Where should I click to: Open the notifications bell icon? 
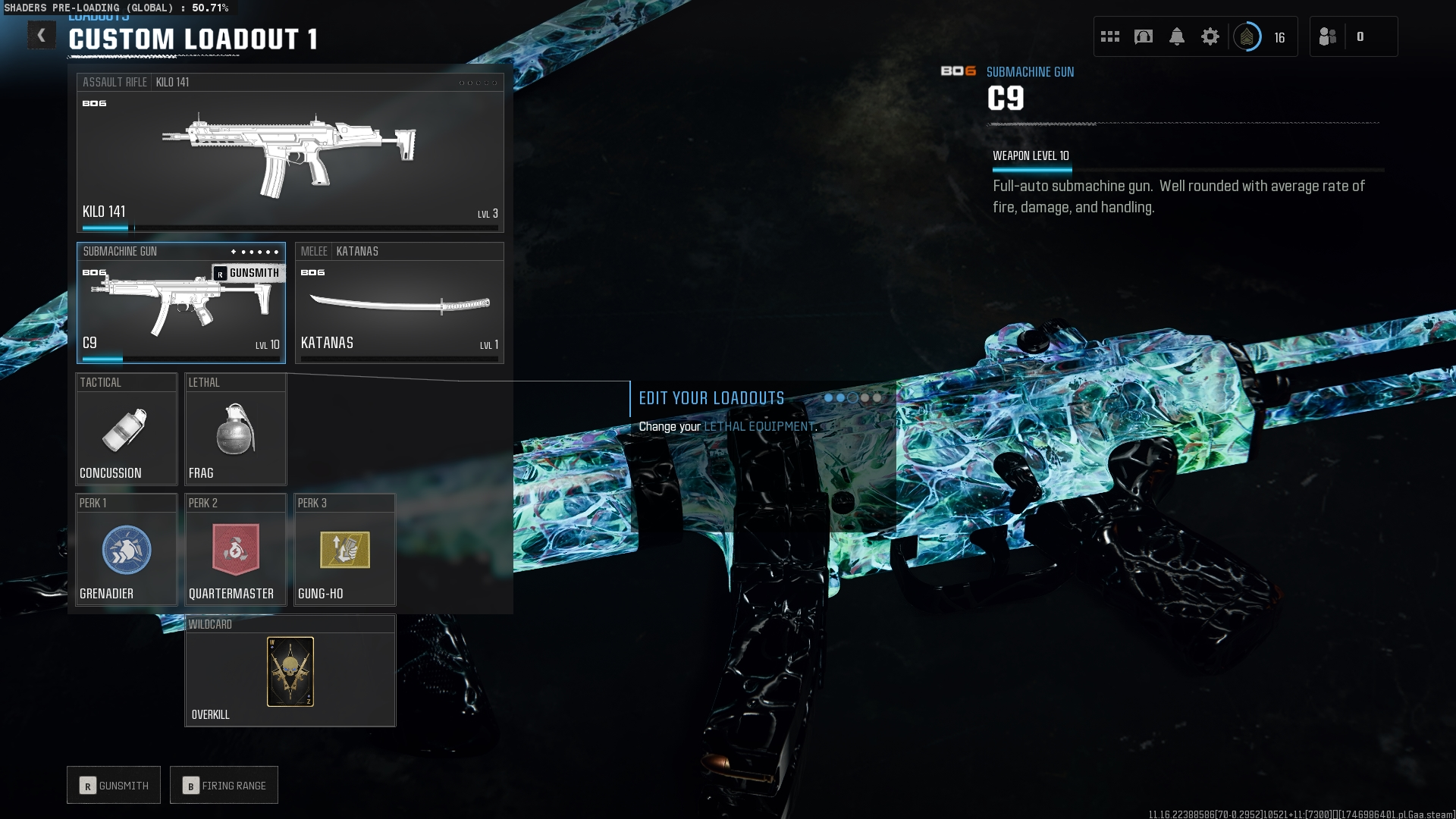click(x=1177, y=36)
